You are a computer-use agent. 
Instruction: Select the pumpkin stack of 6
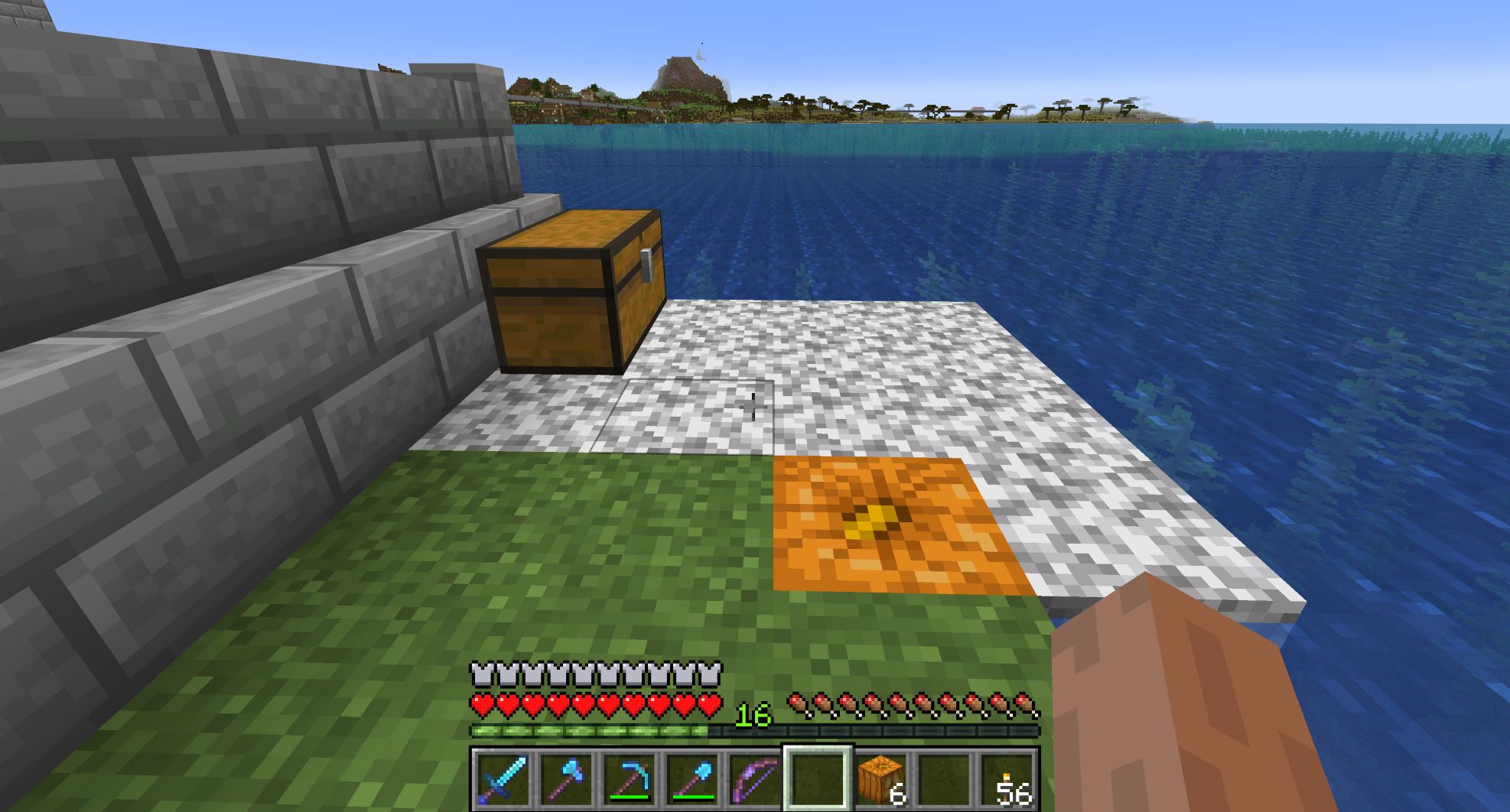pos(880,778)
